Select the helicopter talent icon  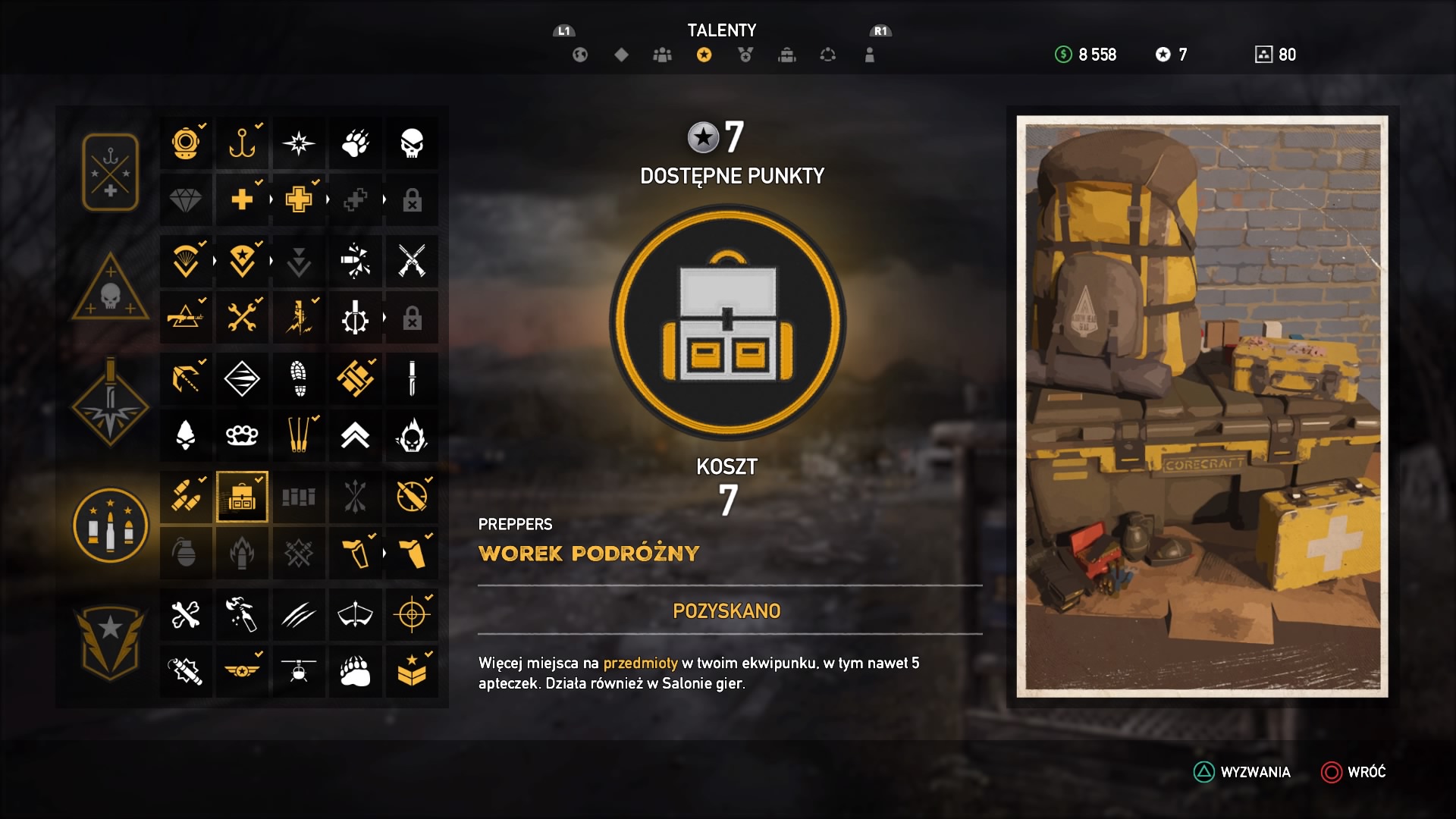click(299, 671)
